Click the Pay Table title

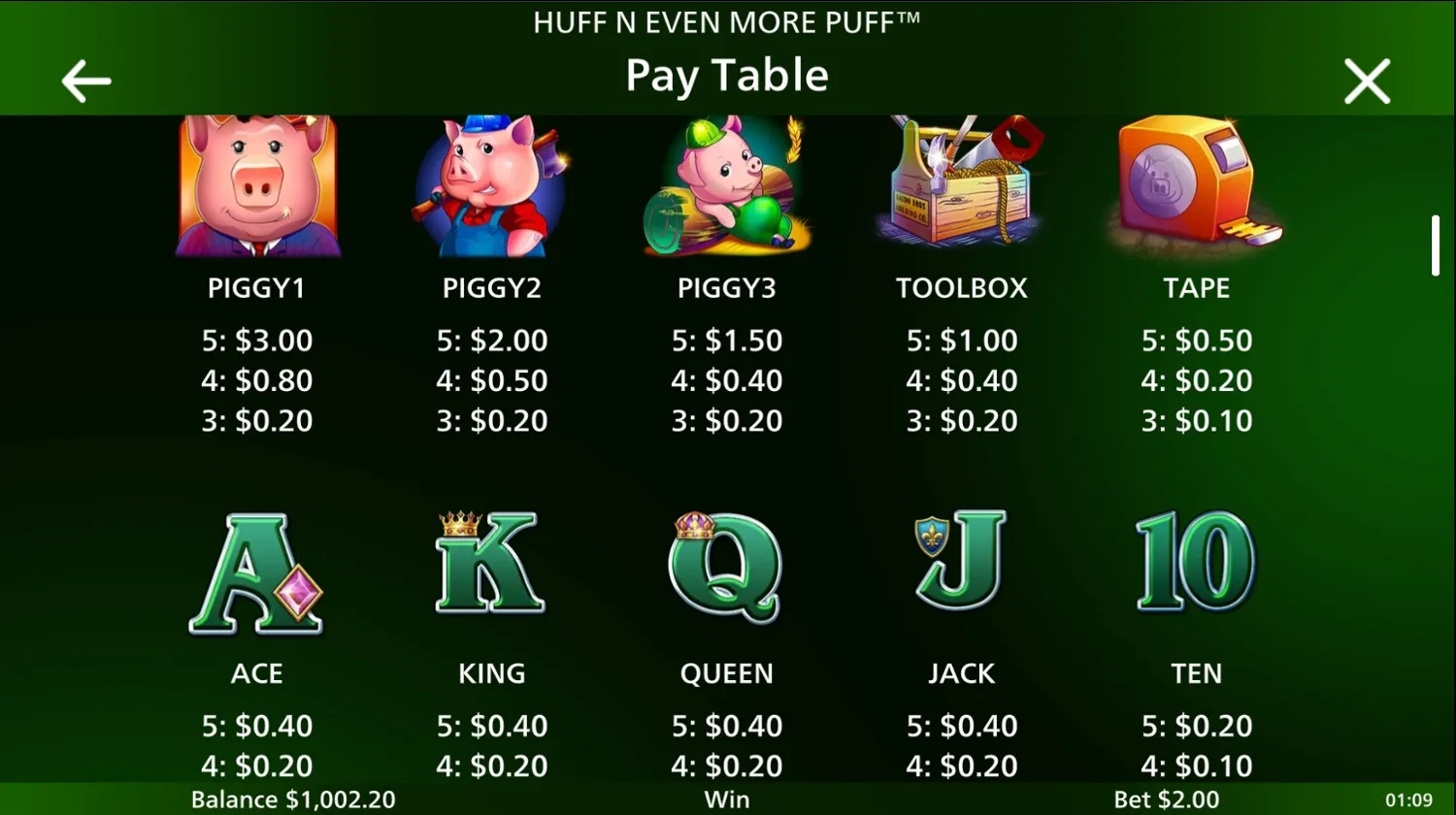(x=727, y=75)
